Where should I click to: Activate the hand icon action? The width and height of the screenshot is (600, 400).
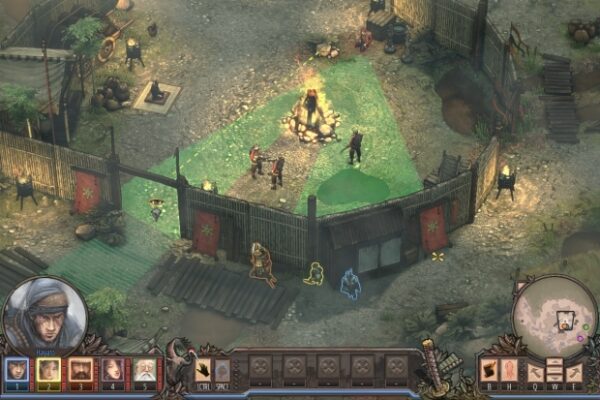tap(203, 370)
